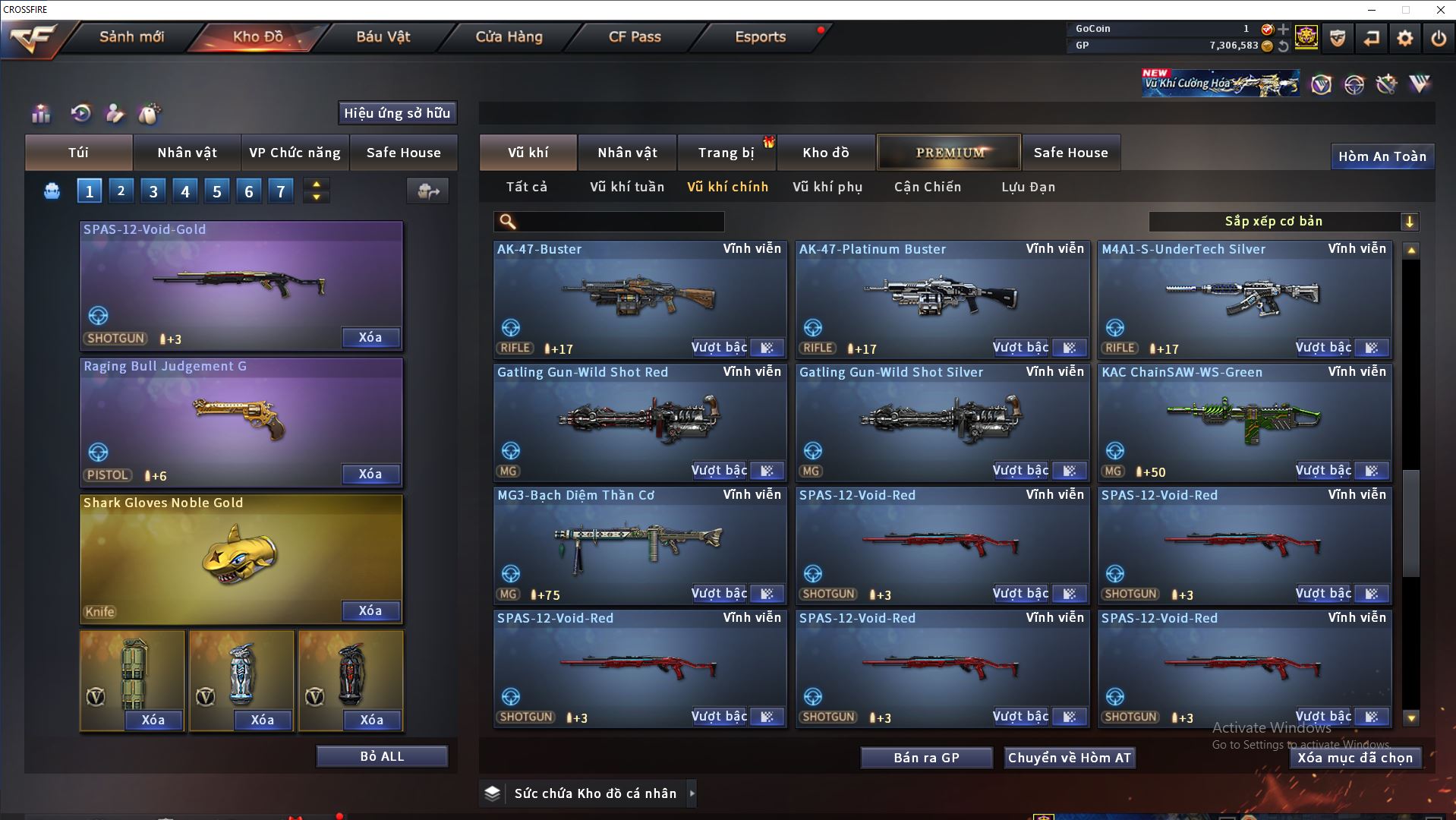Click the Bán ra GP sell button
1456x820 pixels.
click(x=926, y=758)
